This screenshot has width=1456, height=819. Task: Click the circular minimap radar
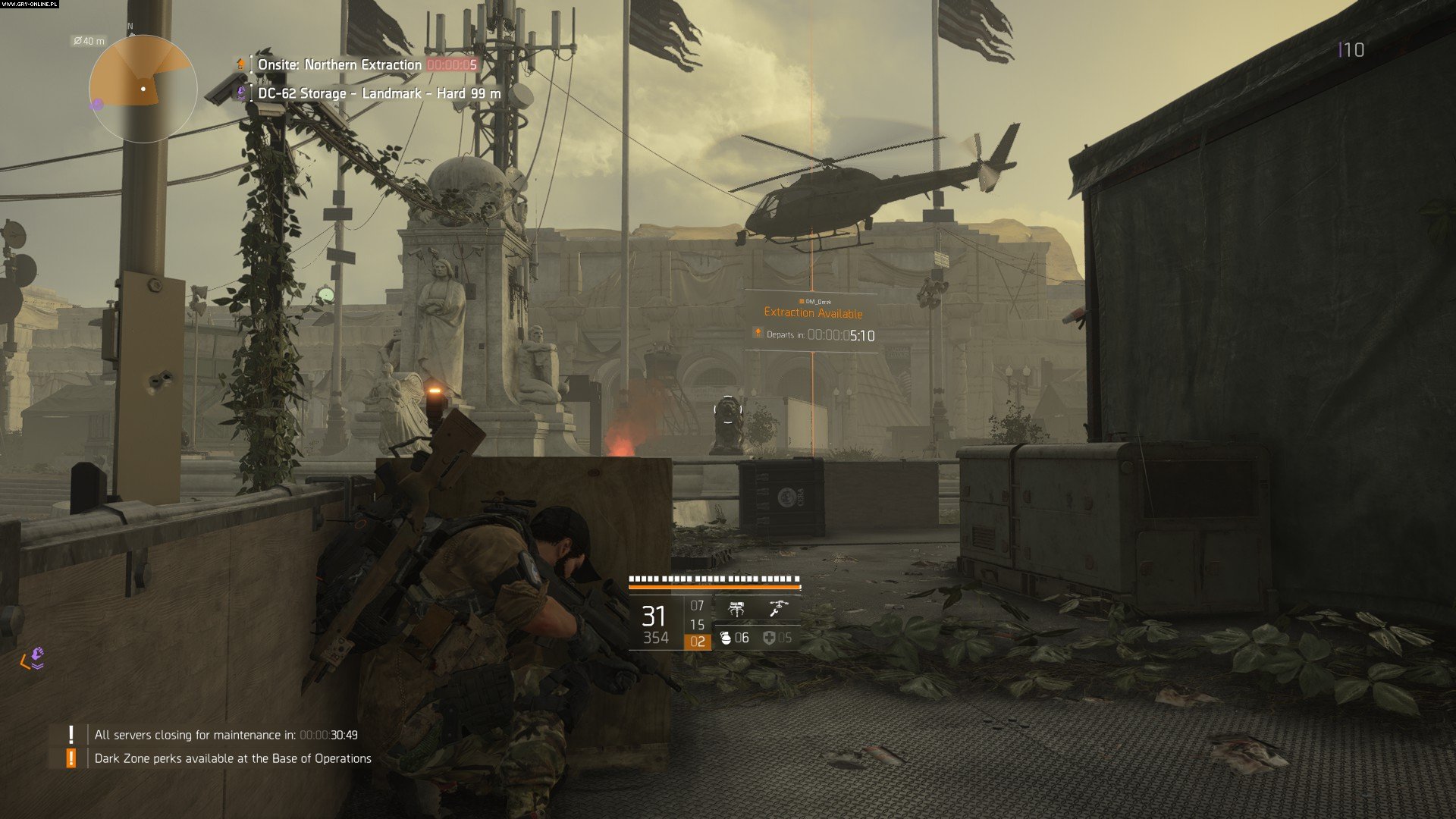coord(143,89)
